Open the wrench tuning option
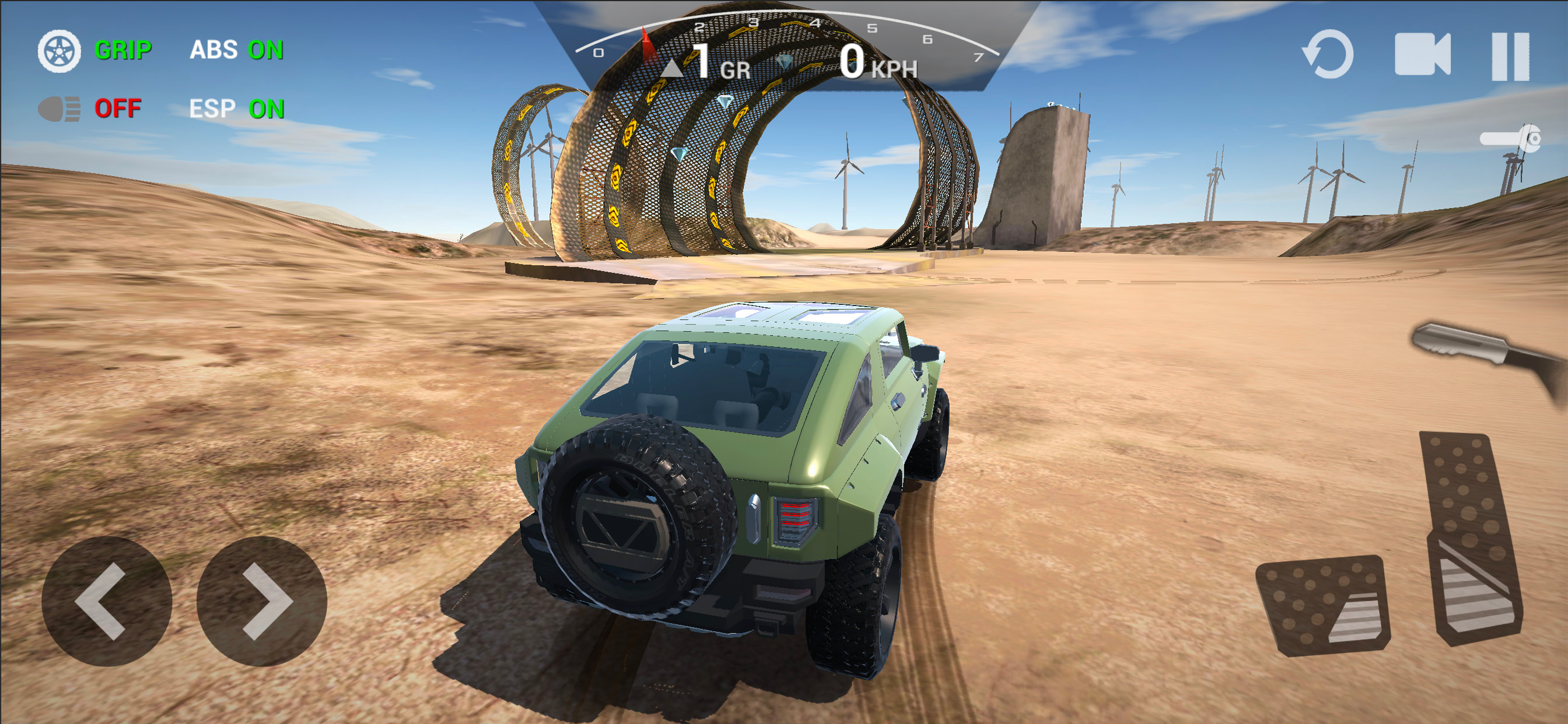This screenshot has height=724, width=1568. pyautogui.click(x=1511, y=139)
